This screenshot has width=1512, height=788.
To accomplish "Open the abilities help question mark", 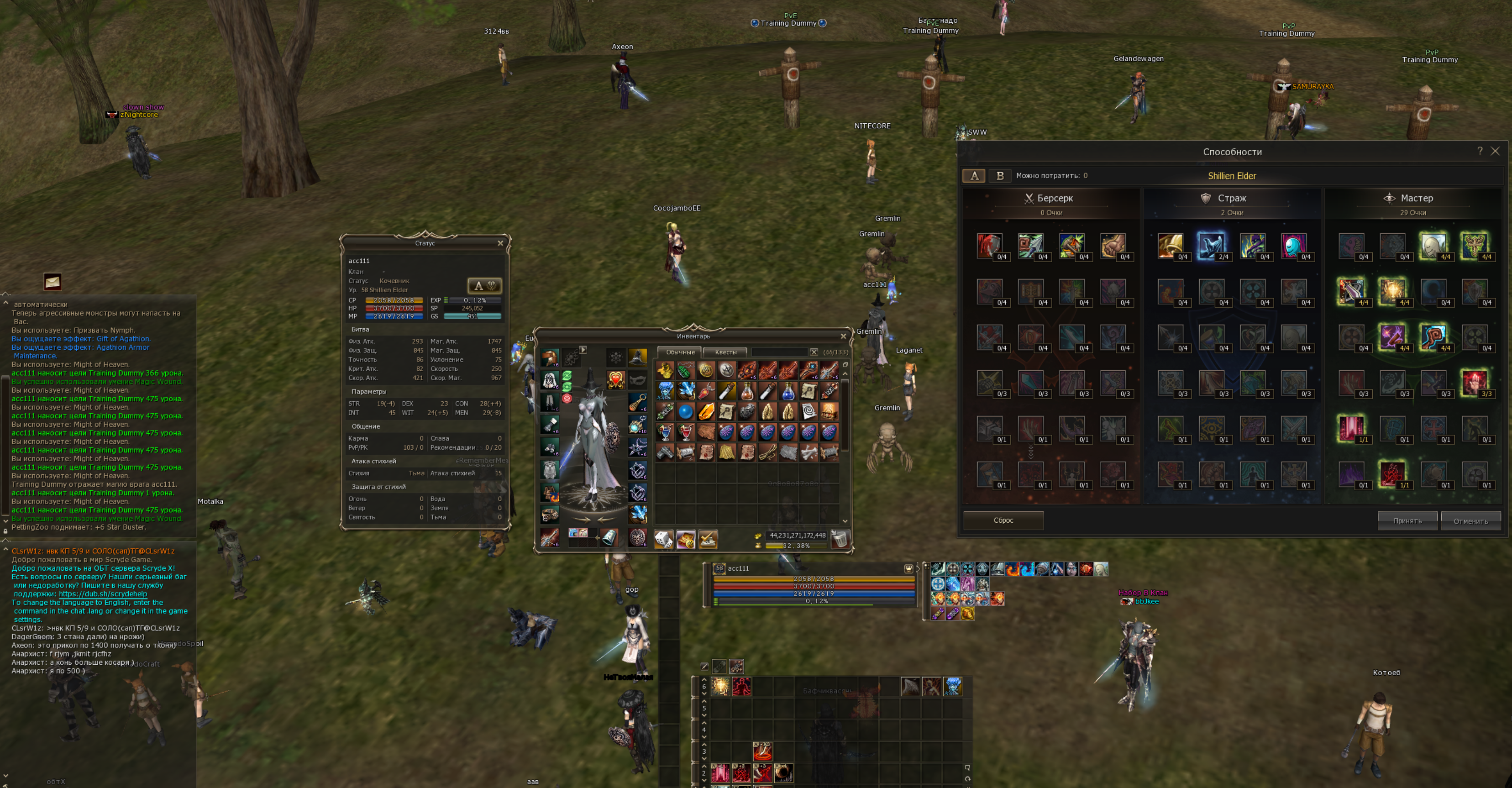I will tap(1480, 151).
